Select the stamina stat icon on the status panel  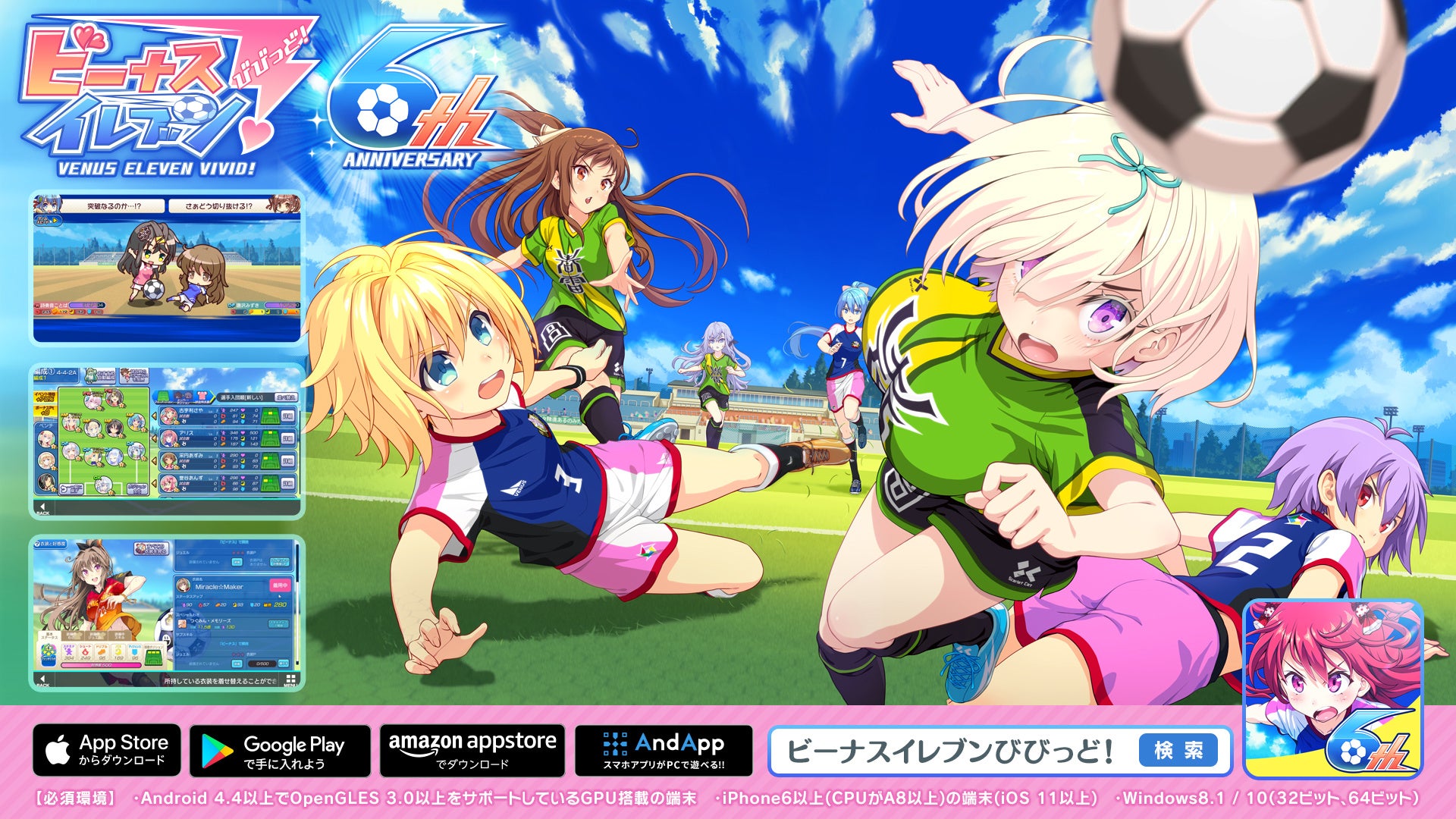pos(68,652)
